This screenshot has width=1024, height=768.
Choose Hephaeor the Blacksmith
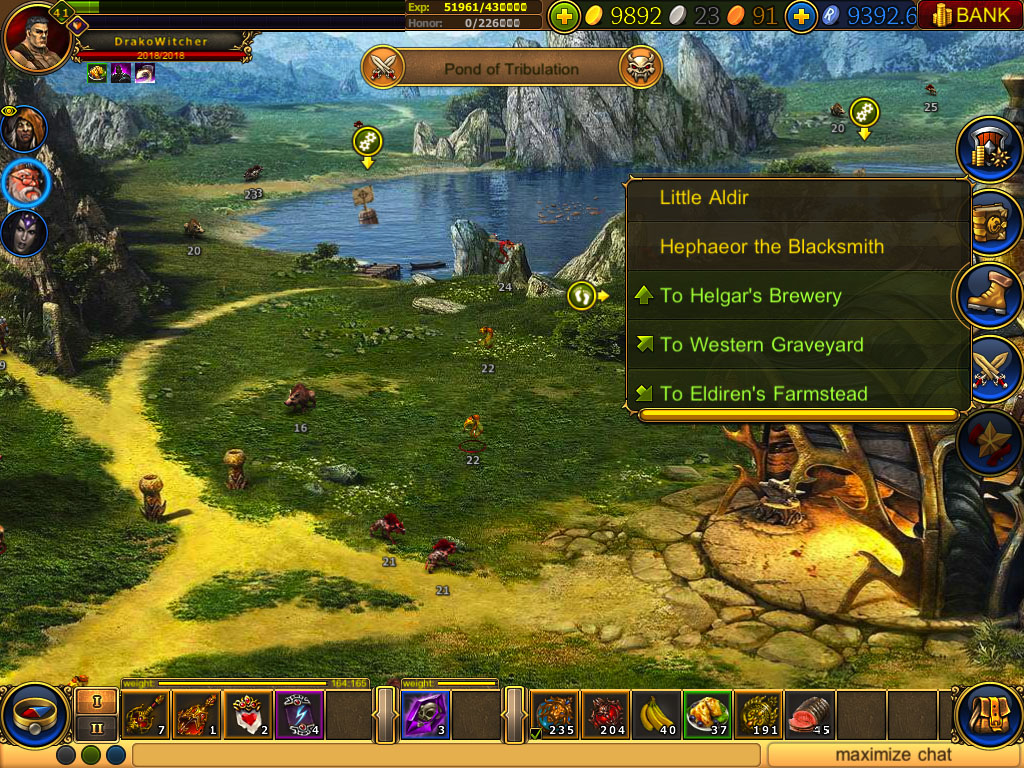[771, 247]
